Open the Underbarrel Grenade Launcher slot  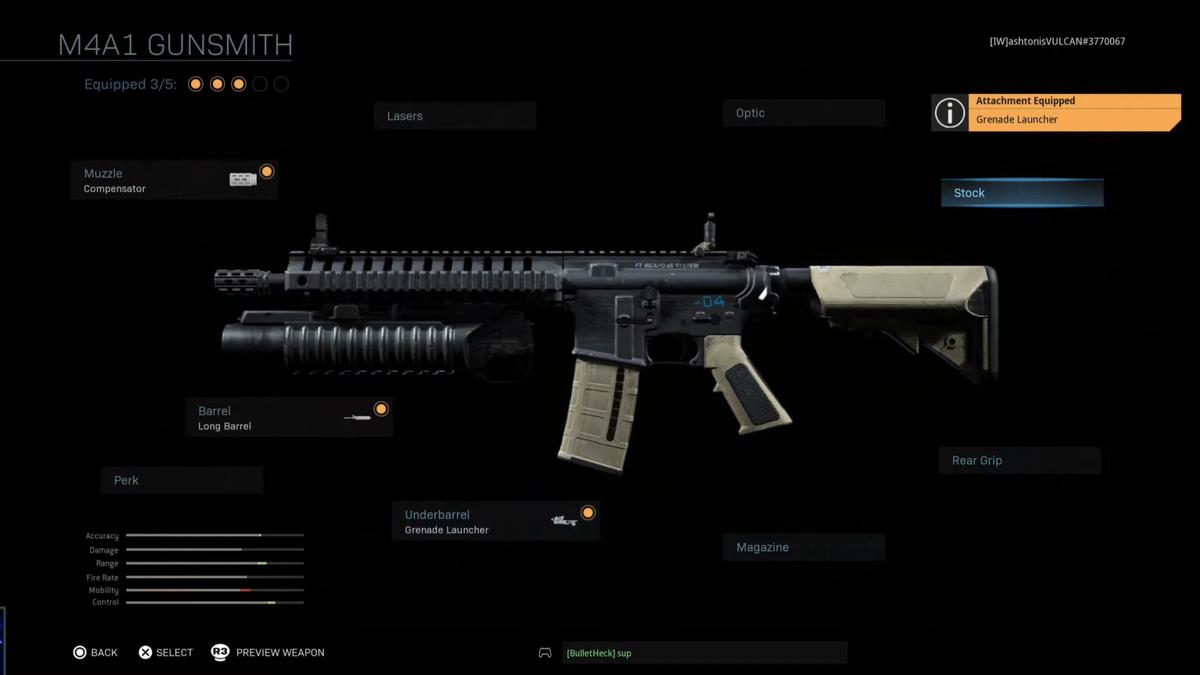click(495, 522)
